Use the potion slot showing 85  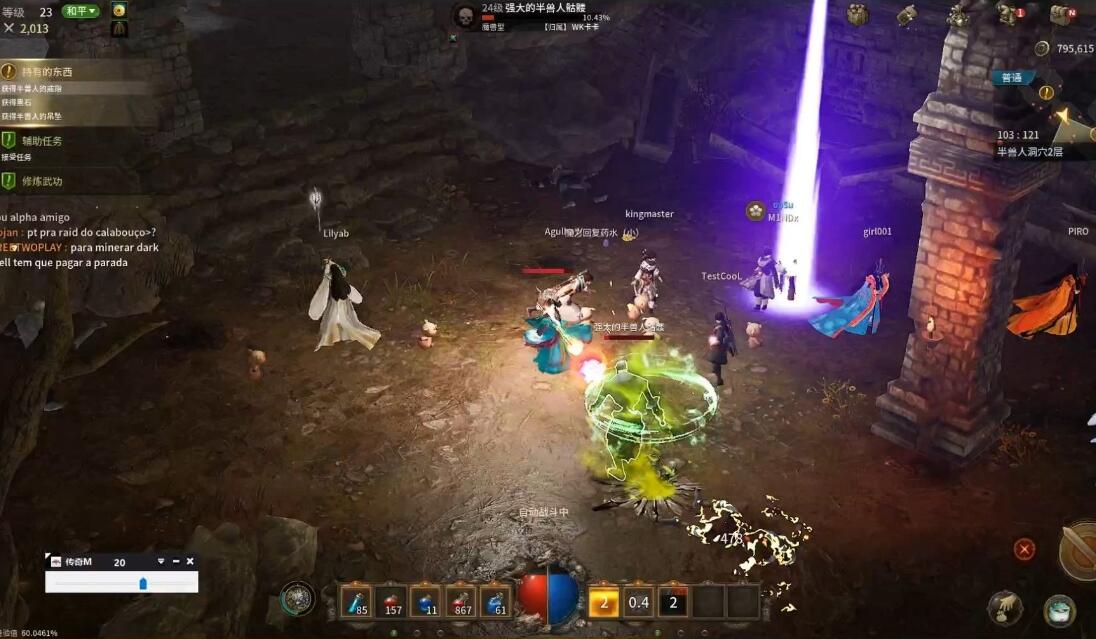coord(356,602)
